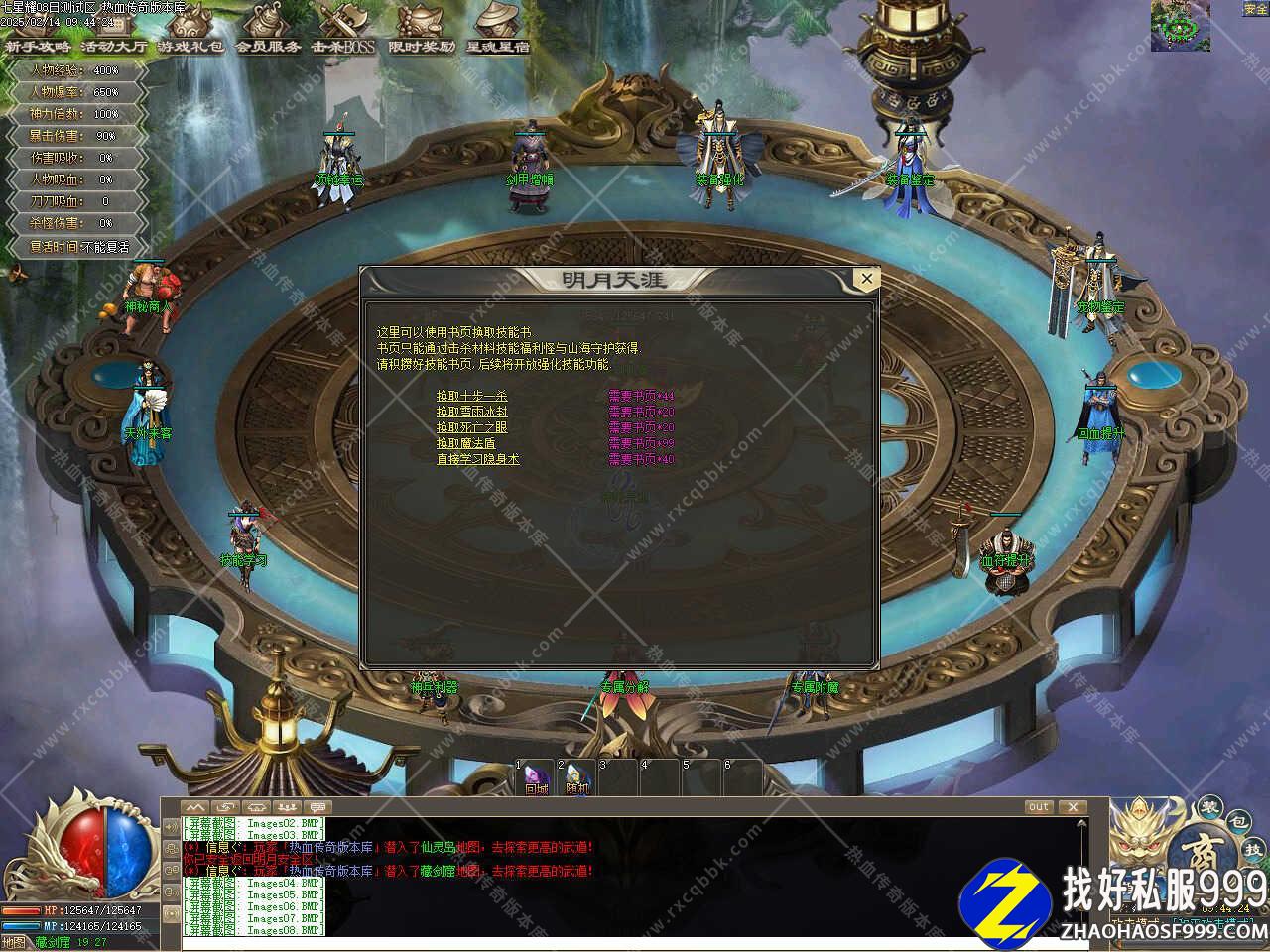The width and height of the screenshot is (1270, 952).
Task: Click the minimap in the corner
Action: [1180, 25]
